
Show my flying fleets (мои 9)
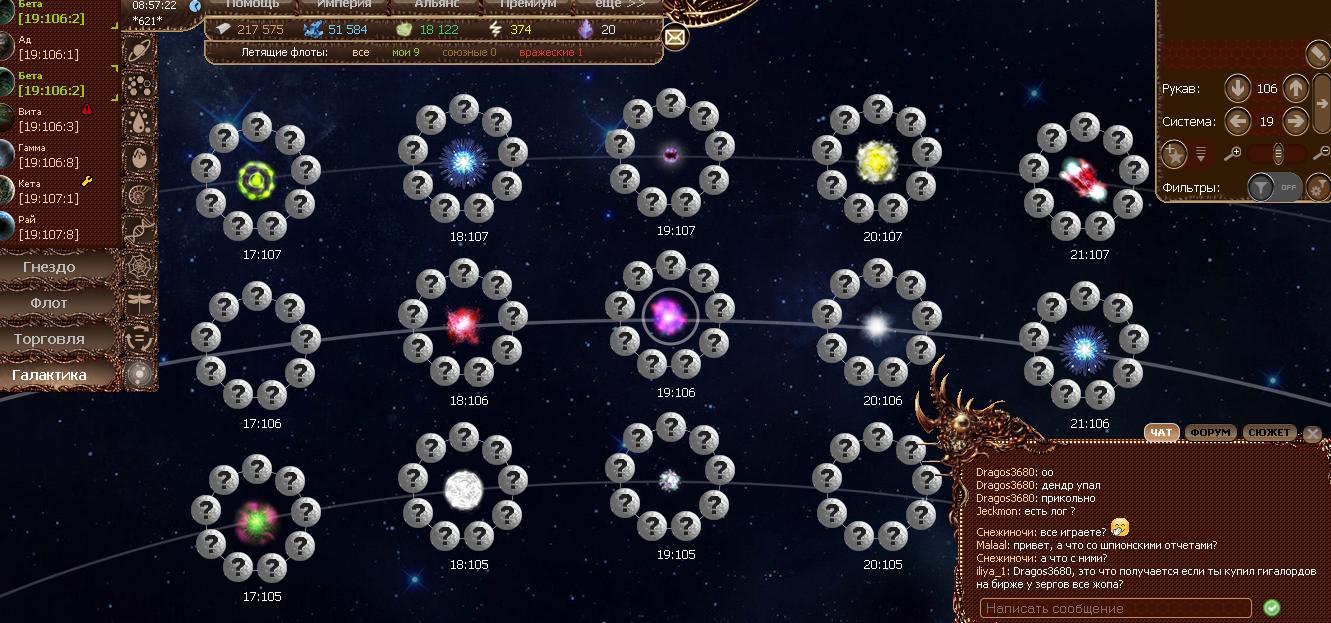(405, 52)
